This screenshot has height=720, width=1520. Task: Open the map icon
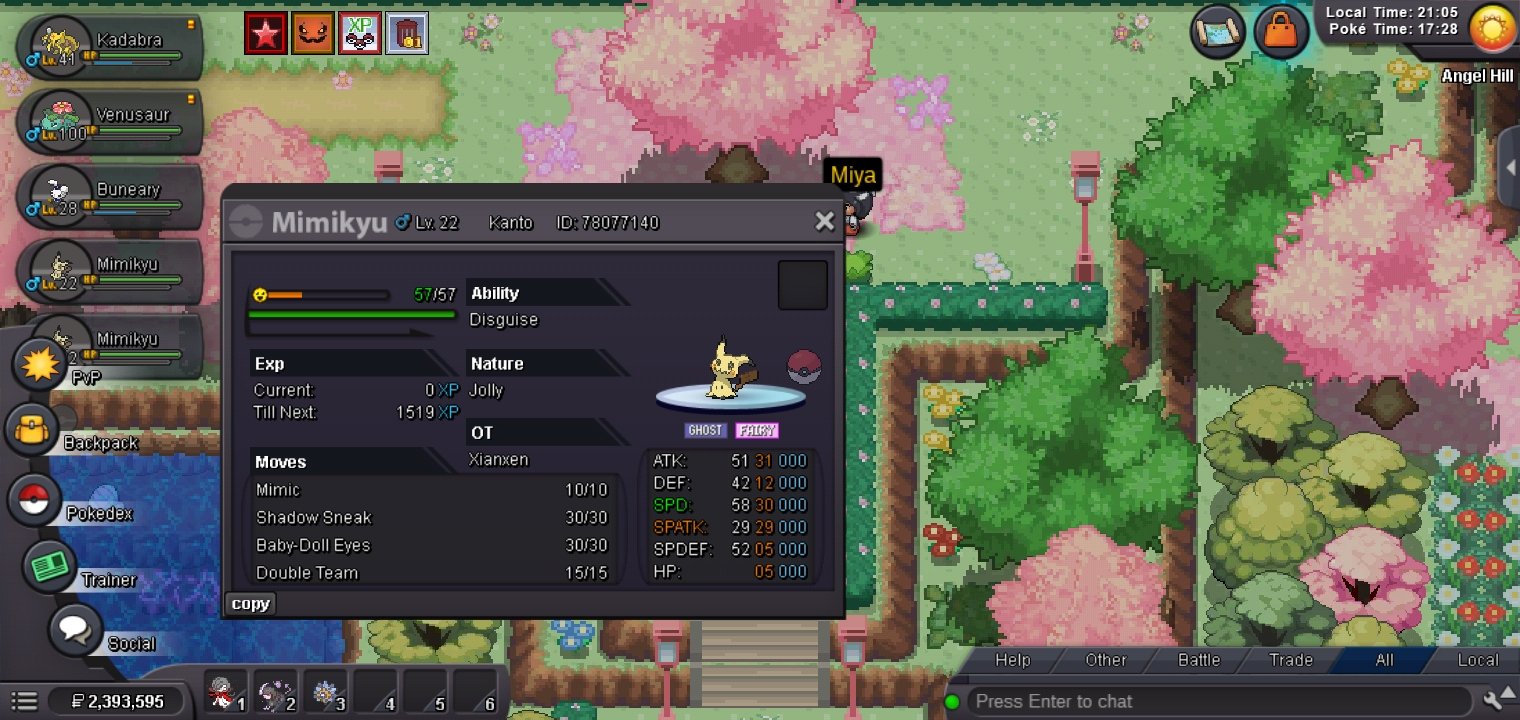point(1217,32)
